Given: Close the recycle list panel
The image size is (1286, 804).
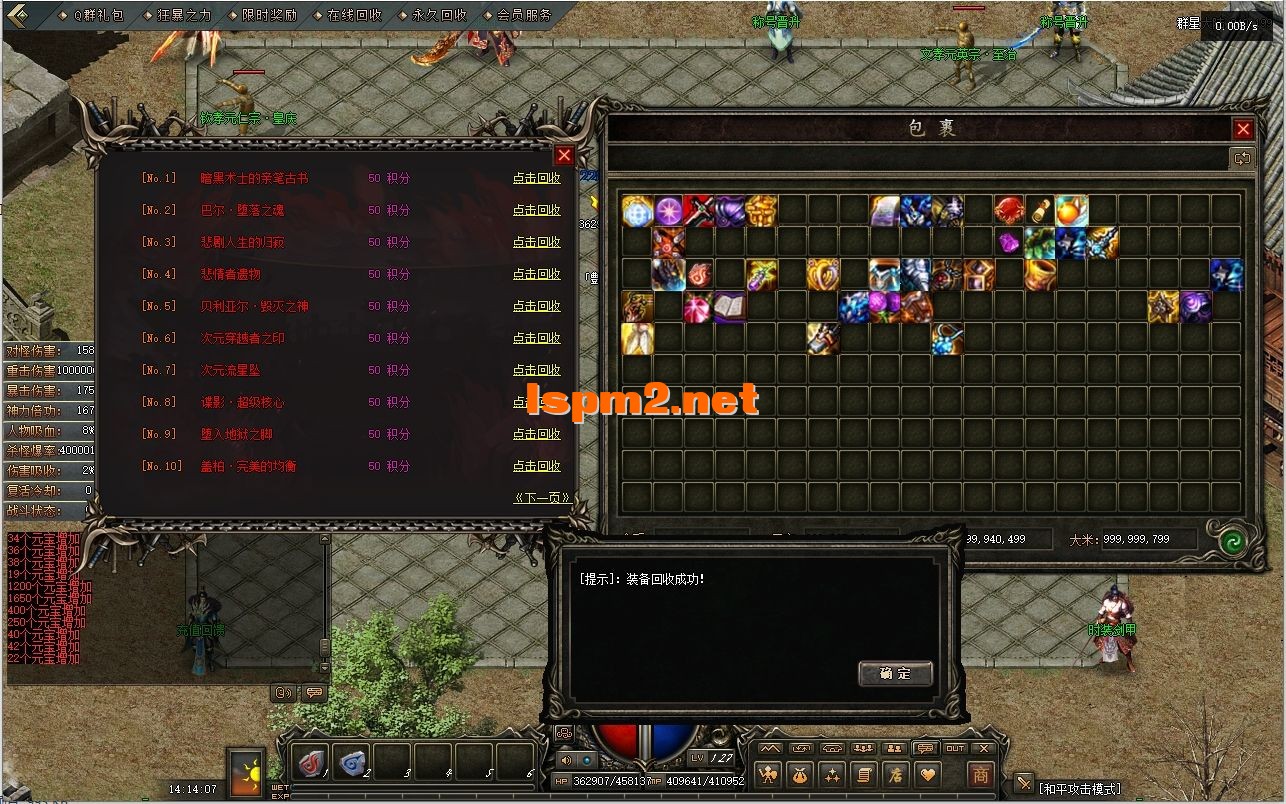Looking at the screenshot, I should [x=564, y=155].
